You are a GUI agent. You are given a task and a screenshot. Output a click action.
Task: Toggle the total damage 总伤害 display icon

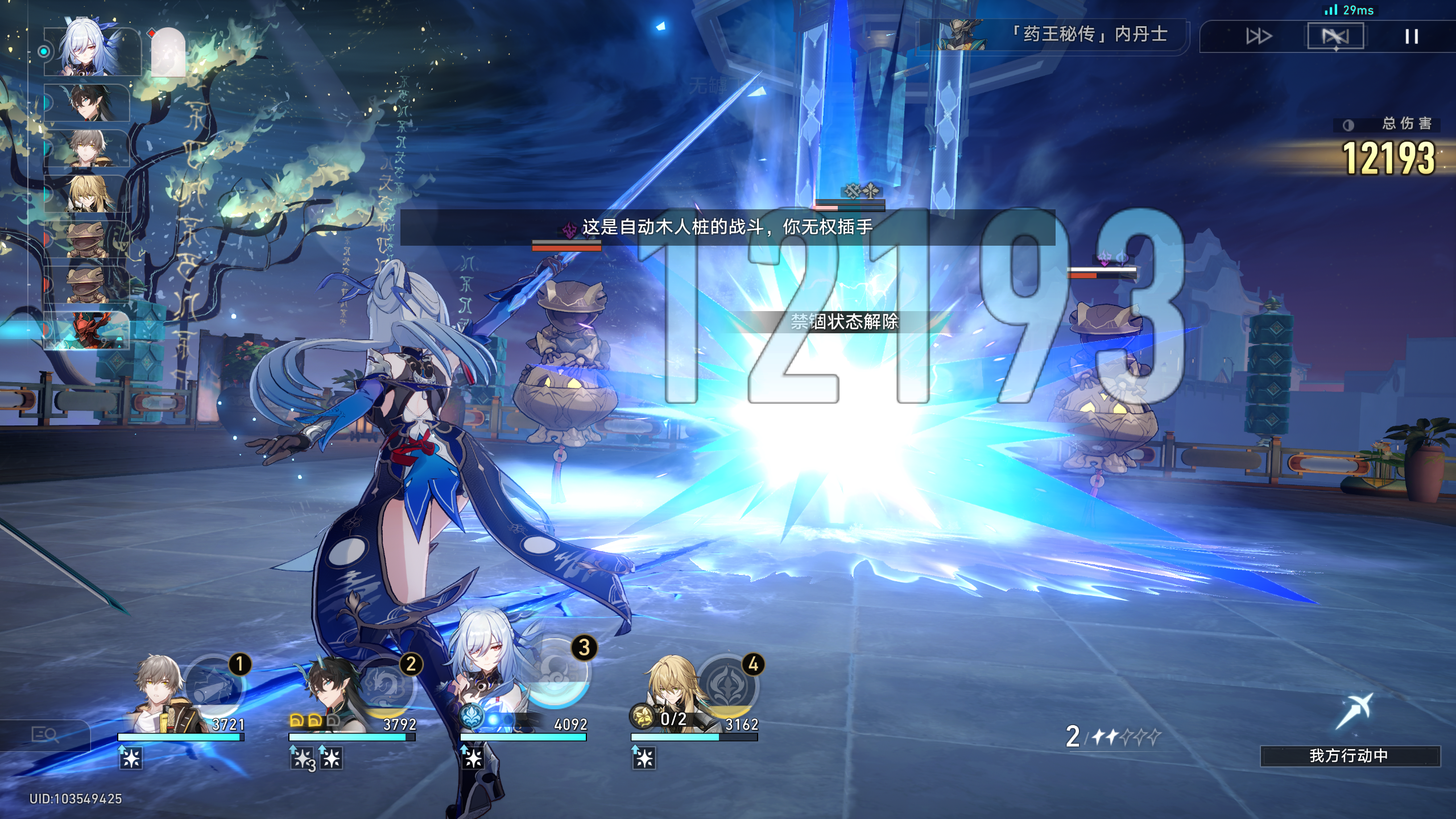[1348, 125]
